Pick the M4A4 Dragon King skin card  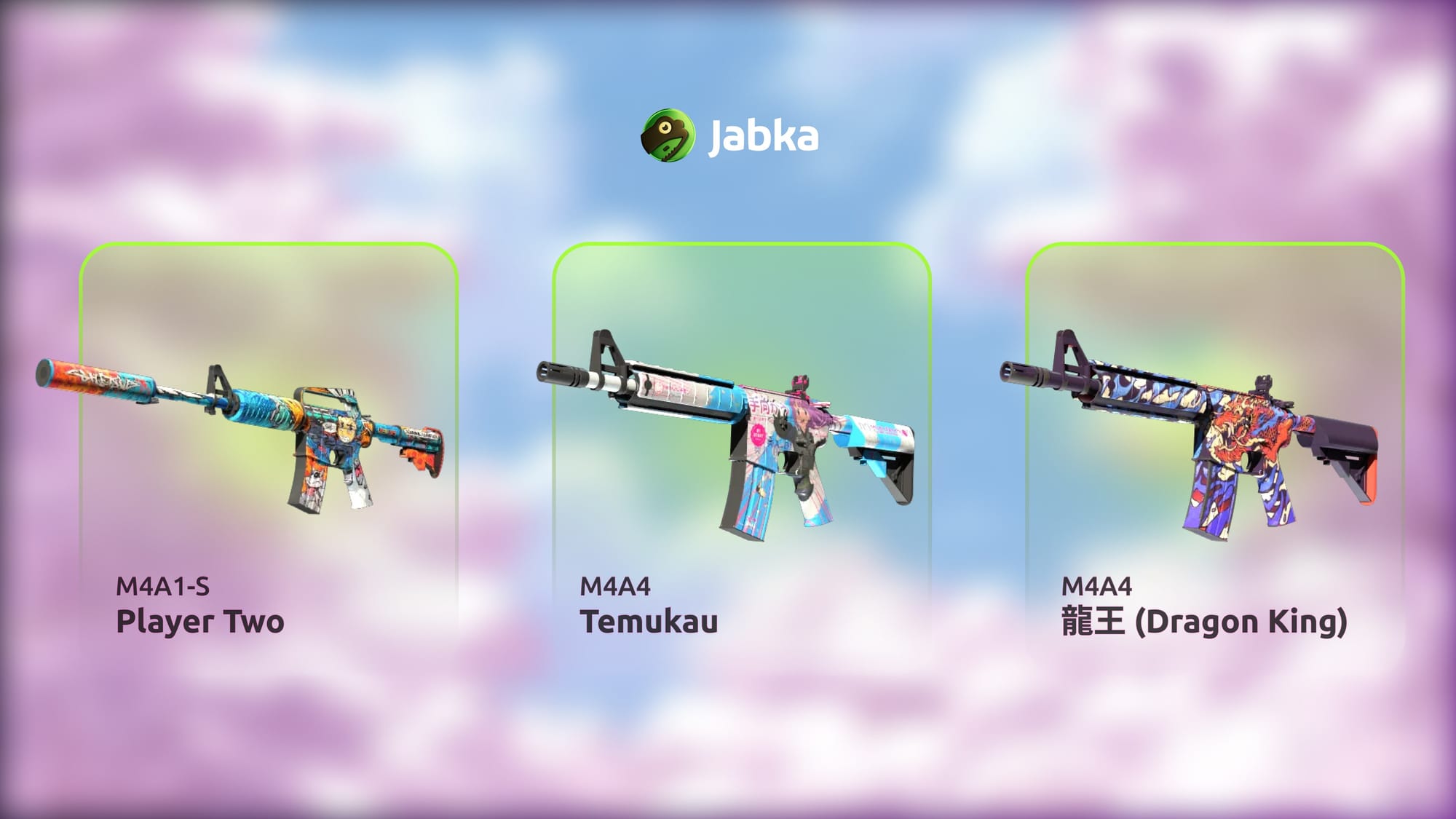coord(1214,444)
